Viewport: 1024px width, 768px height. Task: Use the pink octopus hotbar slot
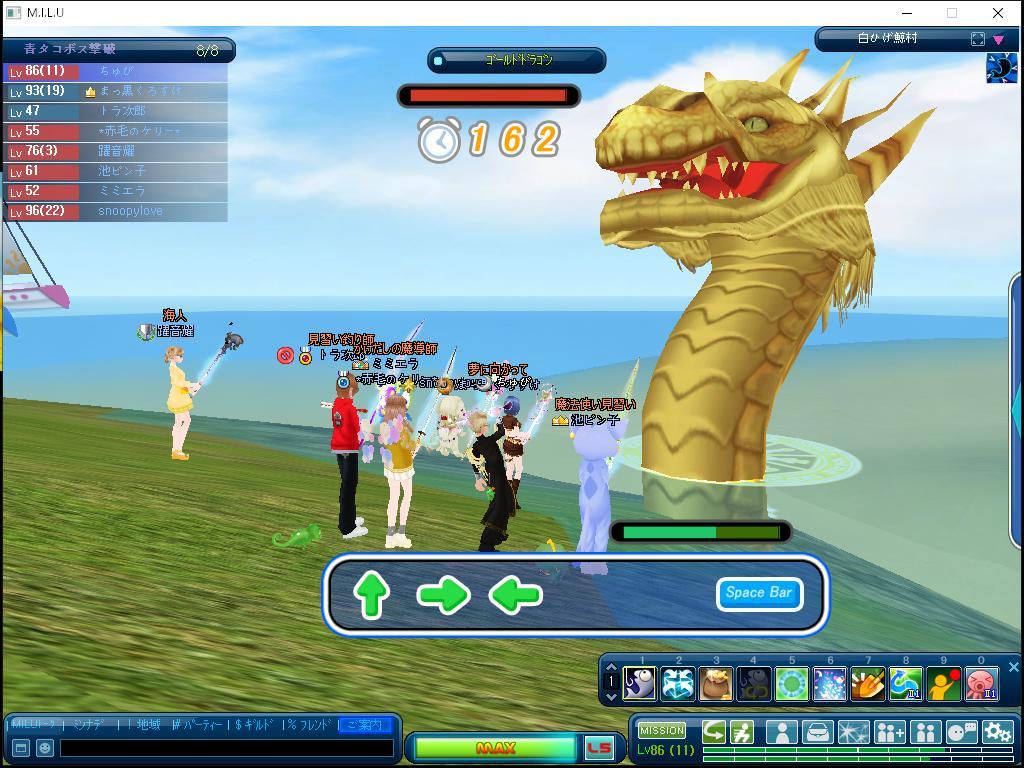point(981,684)
